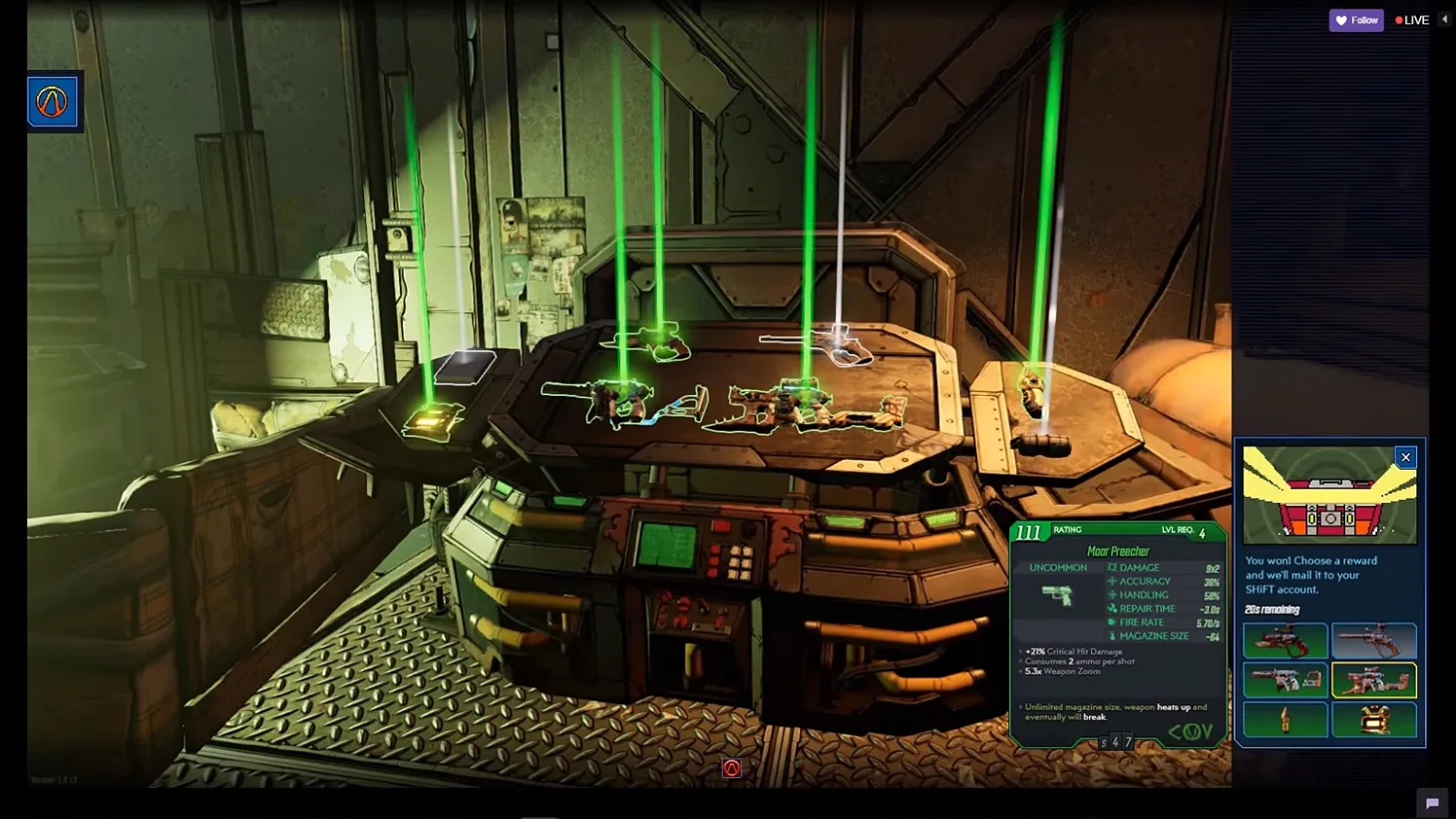Click the Borderlands vault logo in the top-left corner
This screenshot has height=819, width=1456.
click(52, 101)
